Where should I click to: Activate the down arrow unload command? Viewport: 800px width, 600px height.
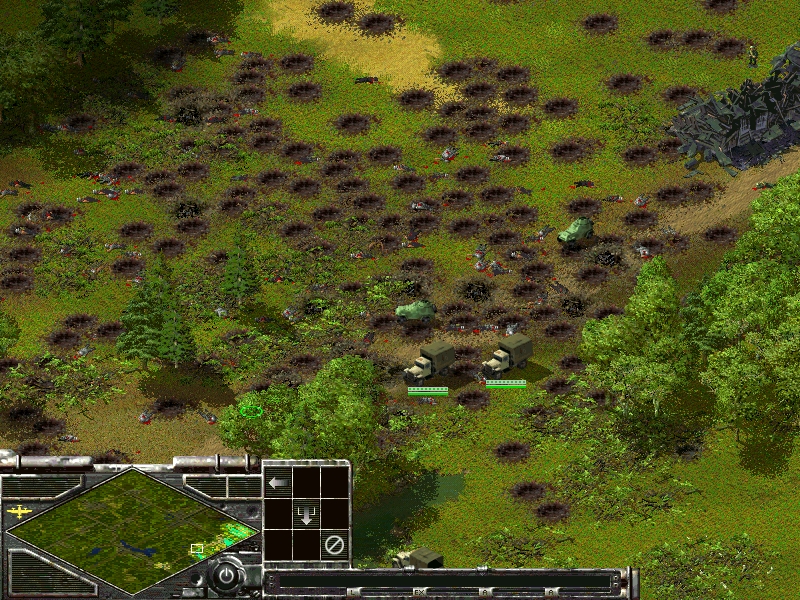(307, 514)
